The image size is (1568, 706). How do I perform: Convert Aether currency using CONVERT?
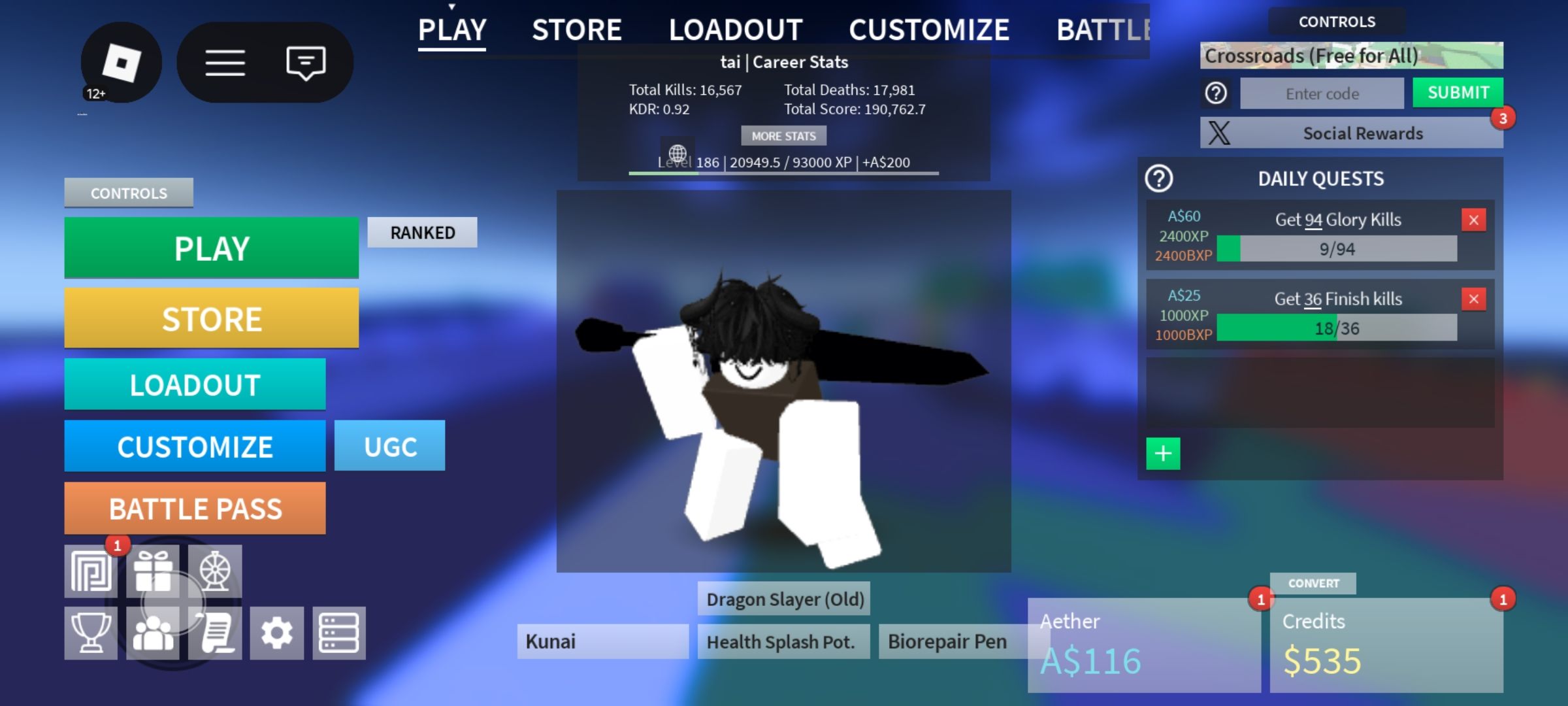pyautogui.click(x=1313, y=583)
